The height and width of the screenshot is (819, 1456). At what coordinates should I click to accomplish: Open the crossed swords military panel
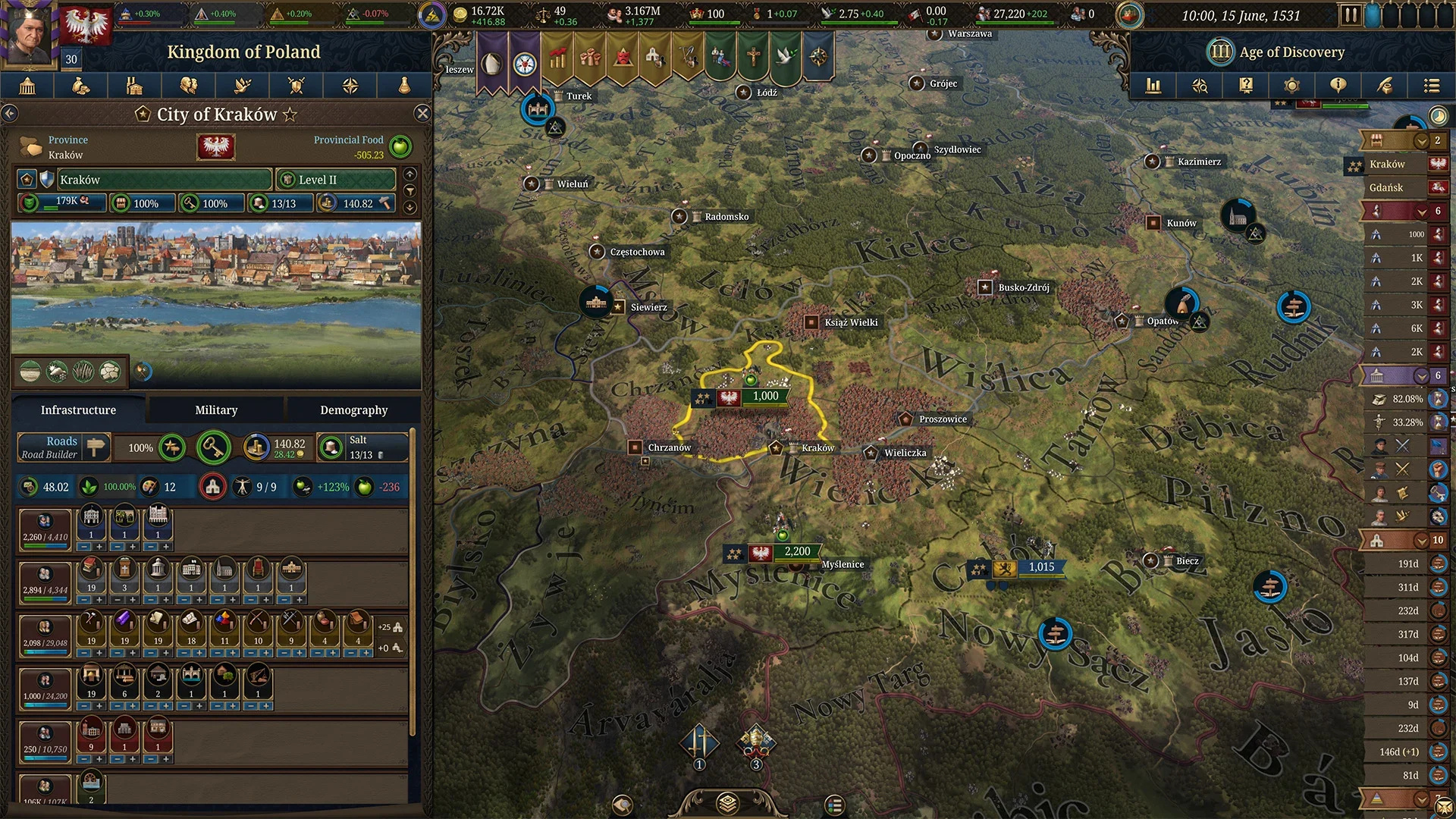[297, 86]
